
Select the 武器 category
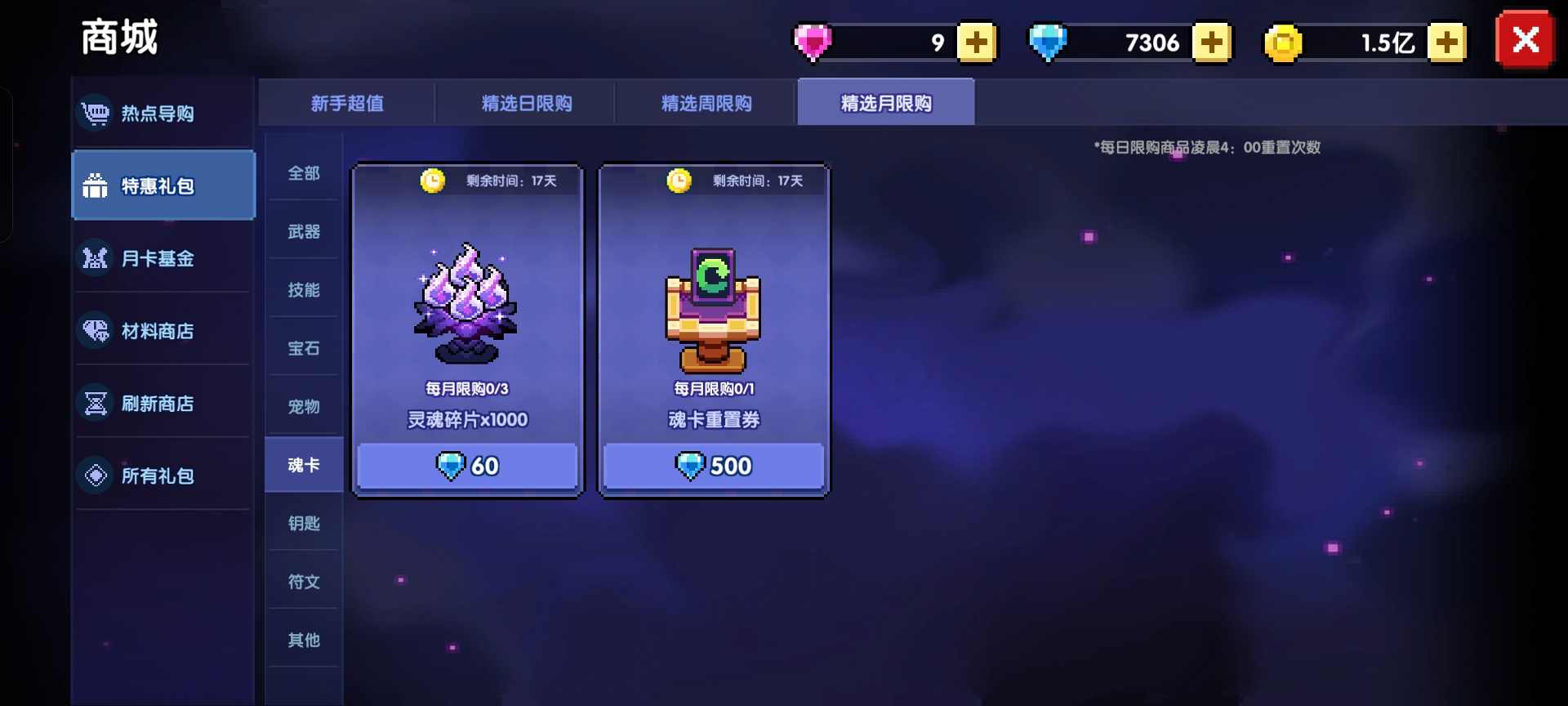[x=303, y=231]
